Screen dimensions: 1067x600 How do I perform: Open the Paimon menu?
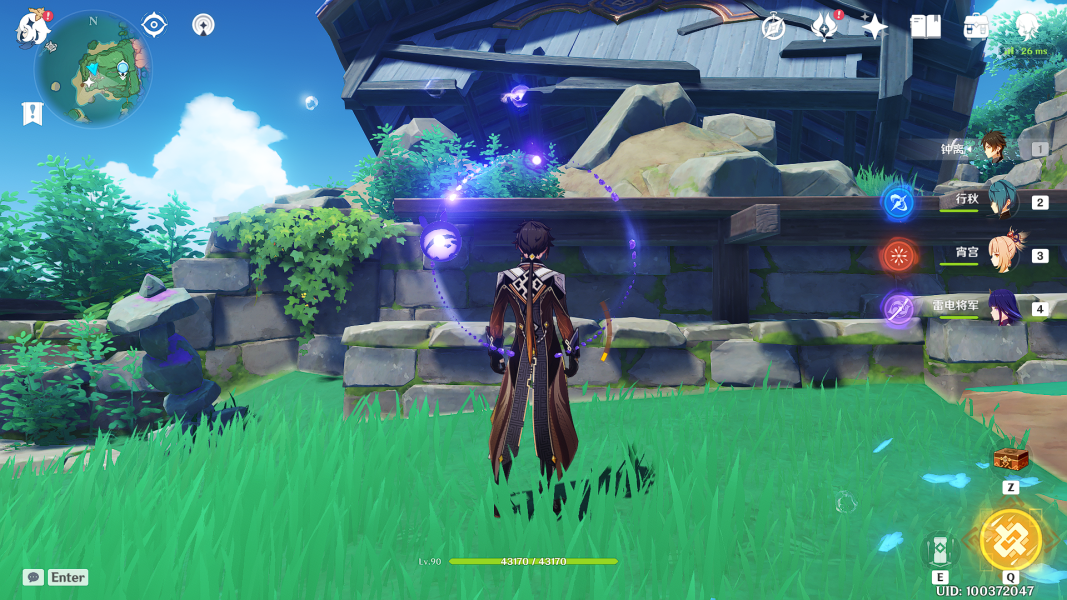(x=32, y=28)
